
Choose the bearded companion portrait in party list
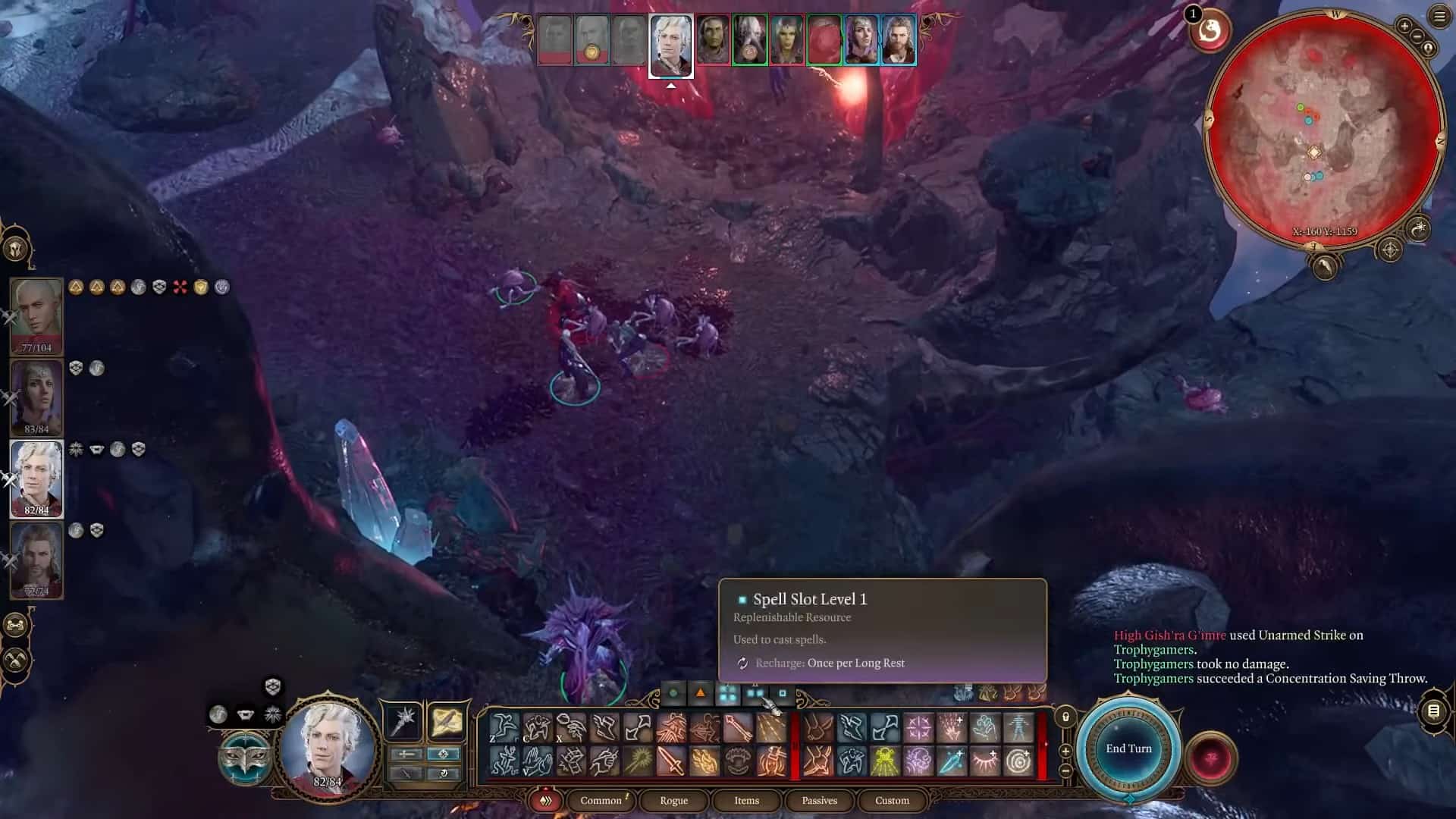click(36, 560)
